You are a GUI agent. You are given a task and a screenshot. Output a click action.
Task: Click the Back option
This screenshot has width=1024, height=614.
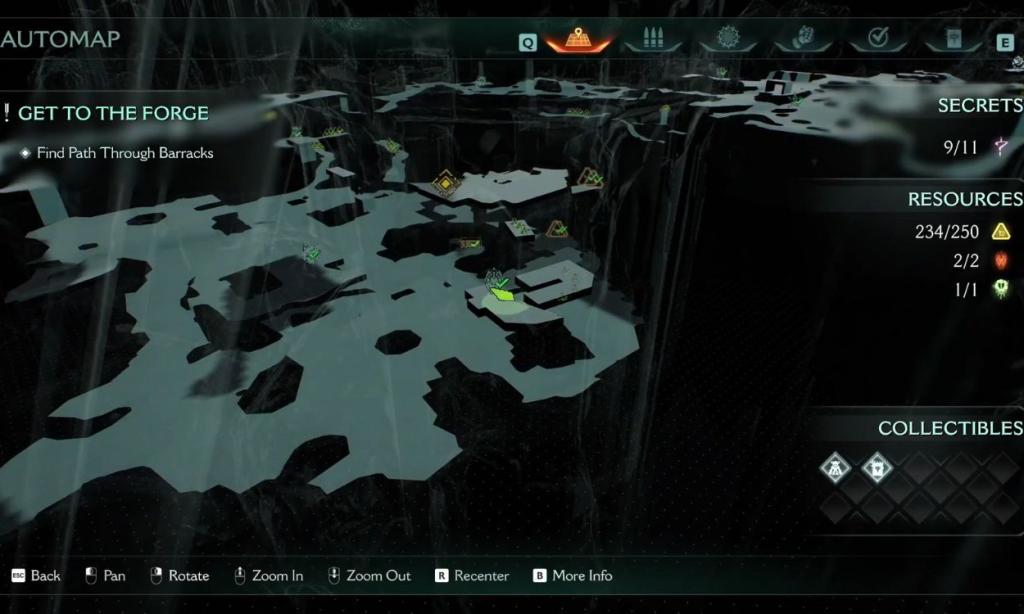coord(36,576)
